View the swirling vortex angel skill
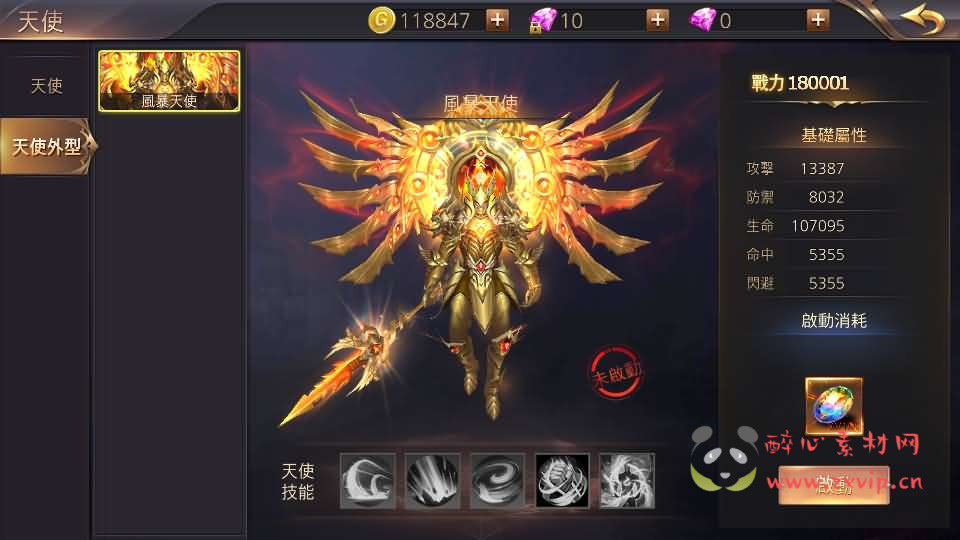 coord(497,481)
